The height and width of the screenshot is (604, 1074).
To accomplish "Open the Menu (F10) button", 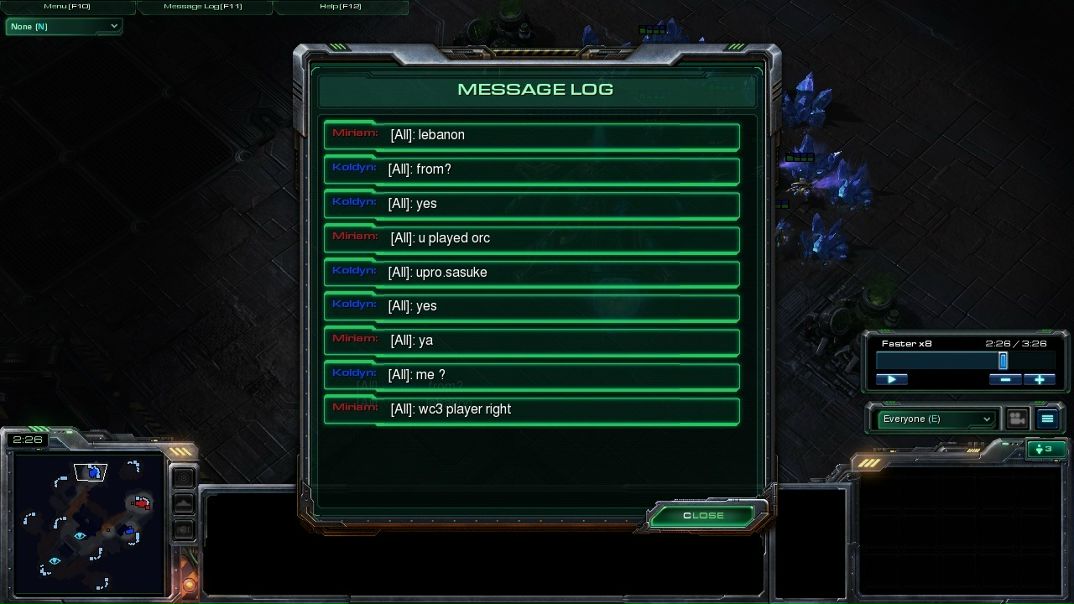I will 67,7.
